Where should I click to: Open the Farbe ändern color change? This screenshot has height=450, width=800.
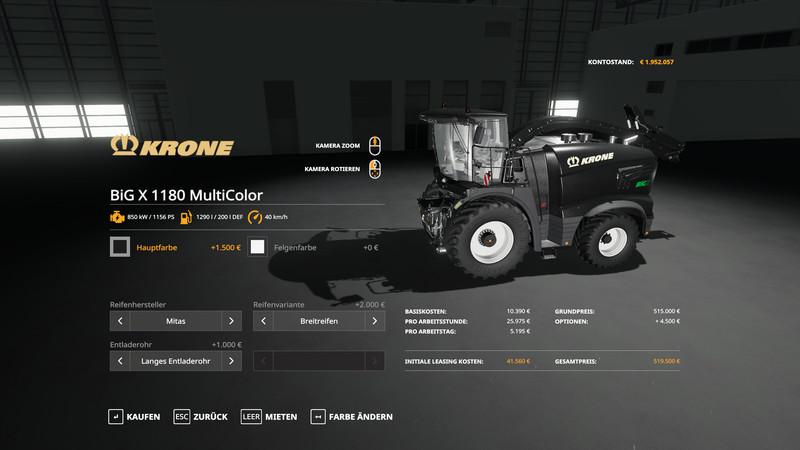(352, 416)
